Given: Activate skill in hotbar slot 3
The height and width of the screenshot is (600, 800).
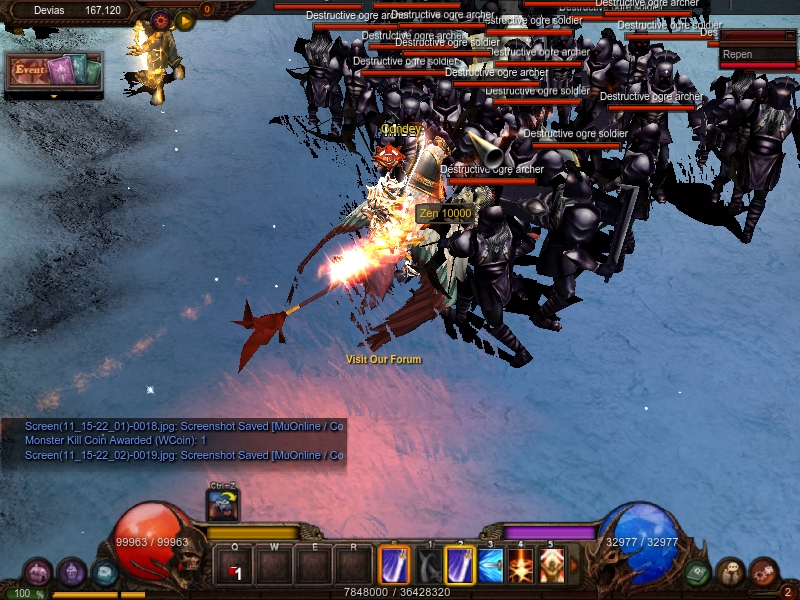Looking at the screenshot, I should point(490,566).
